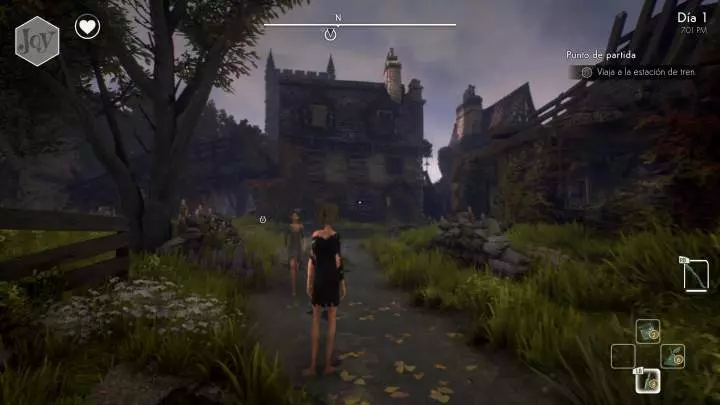Select the heart health indicator icon
720x405 pixels.
pyautogui.click(x=88, y=27)
